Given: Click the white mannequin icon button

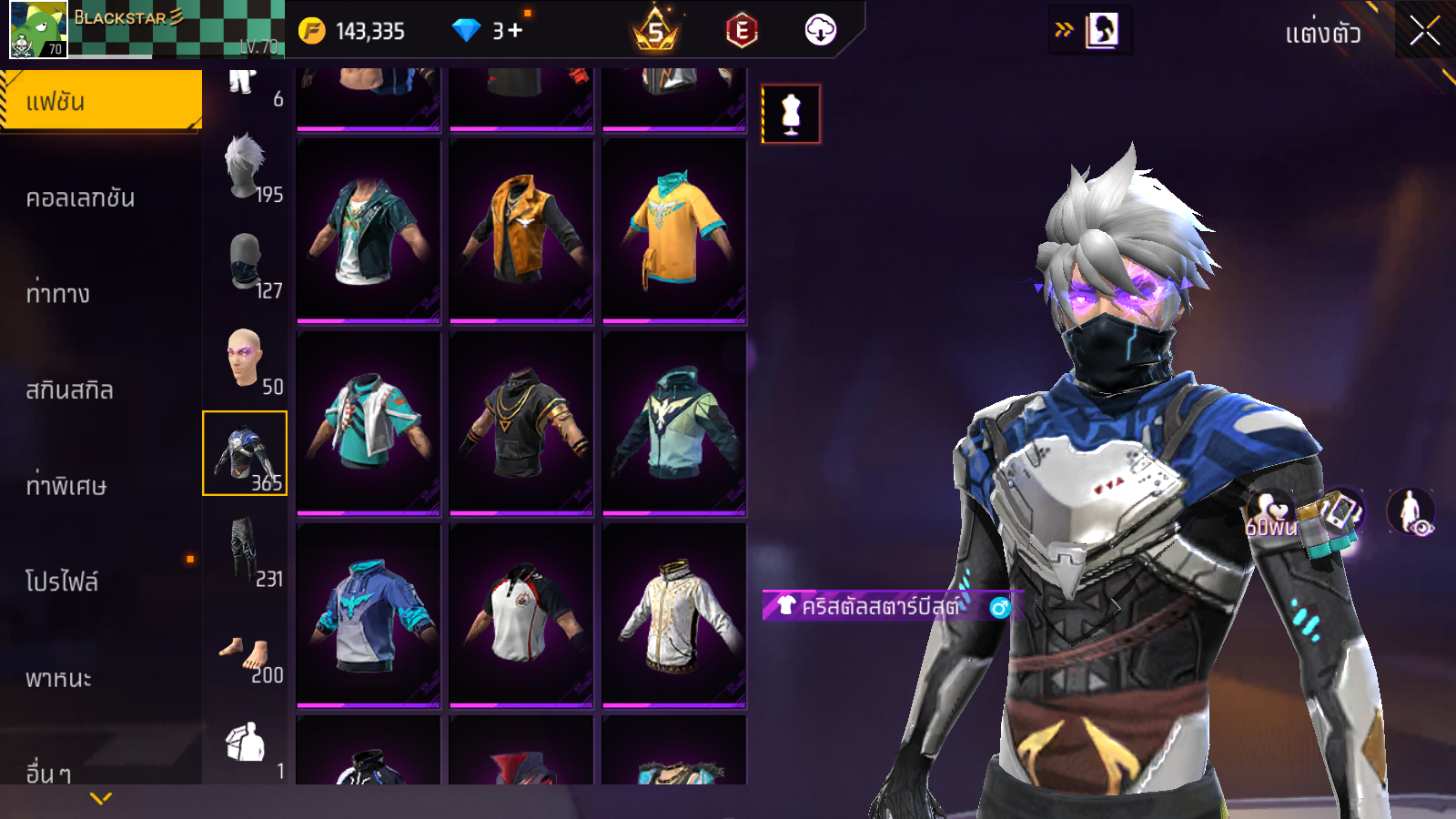Looking at the screenshot, I should (x=791, y=114).
